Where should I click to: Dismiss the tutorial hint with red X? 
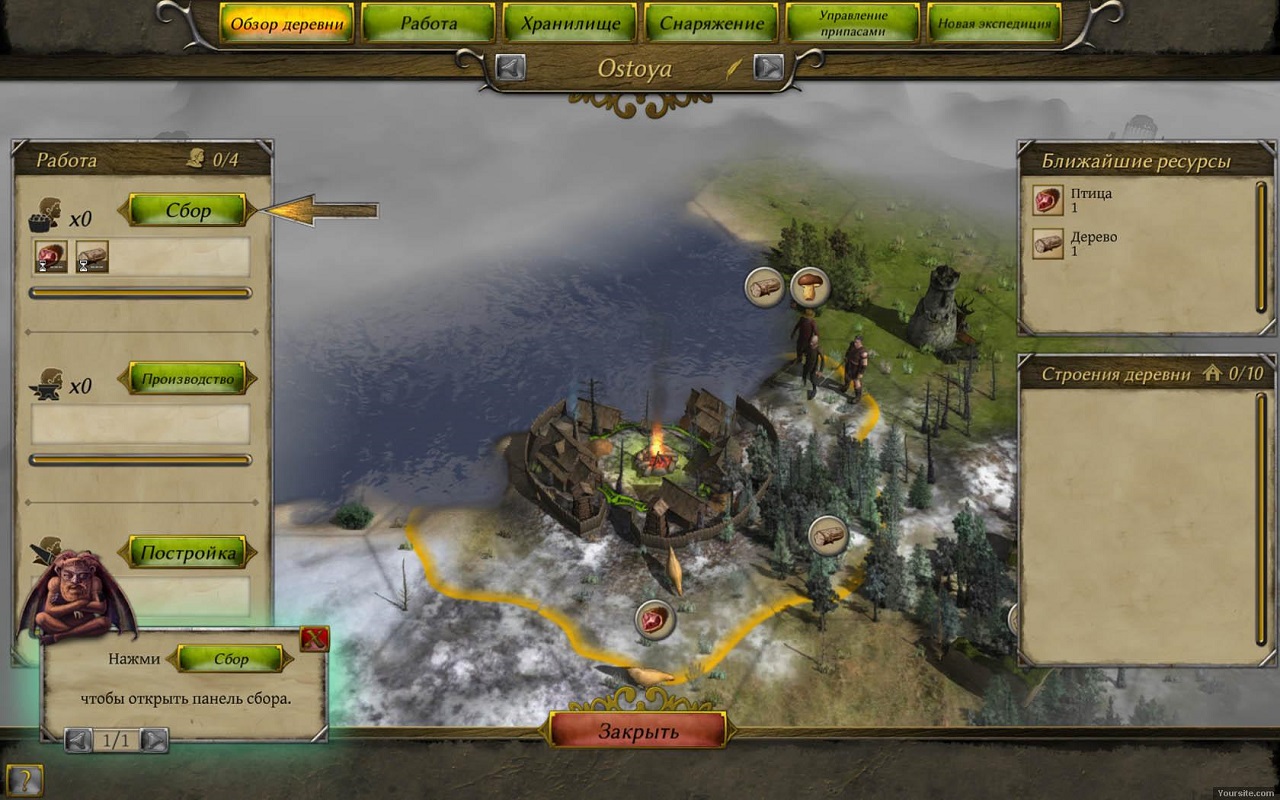(315, 638)
